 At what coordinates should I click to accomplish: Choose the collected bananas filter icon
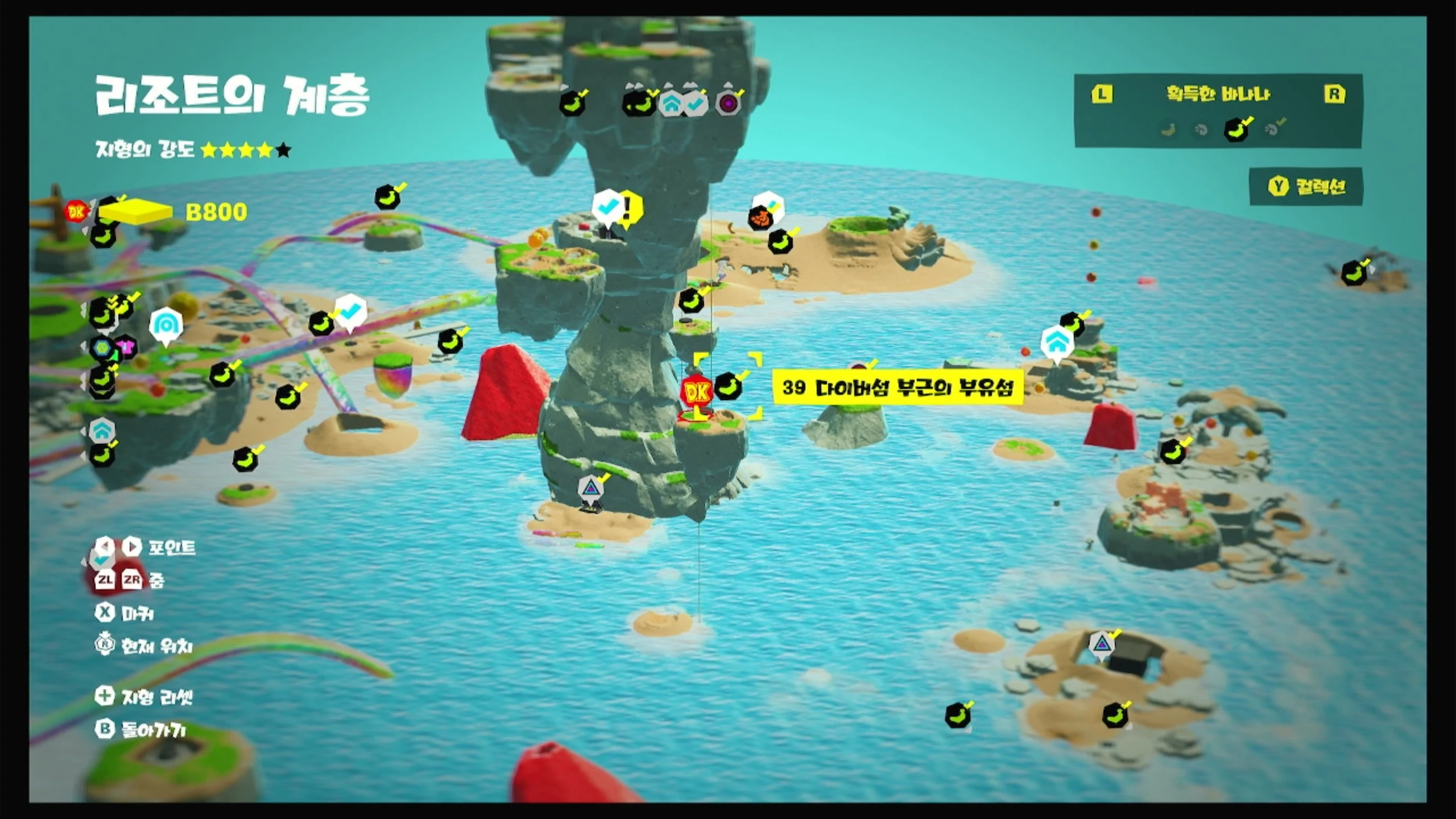(x=1236, y=129)
